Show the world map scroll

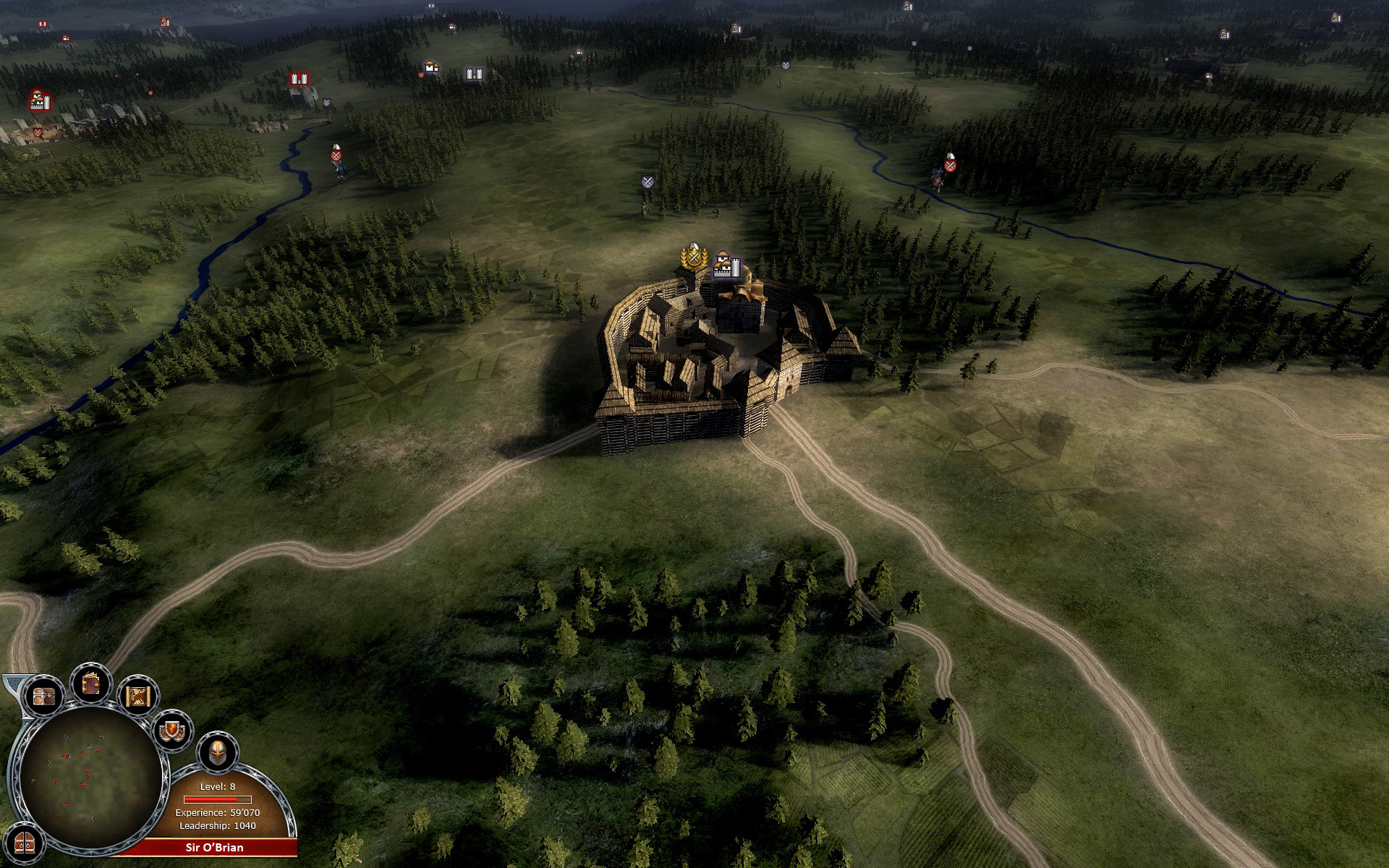137,696
